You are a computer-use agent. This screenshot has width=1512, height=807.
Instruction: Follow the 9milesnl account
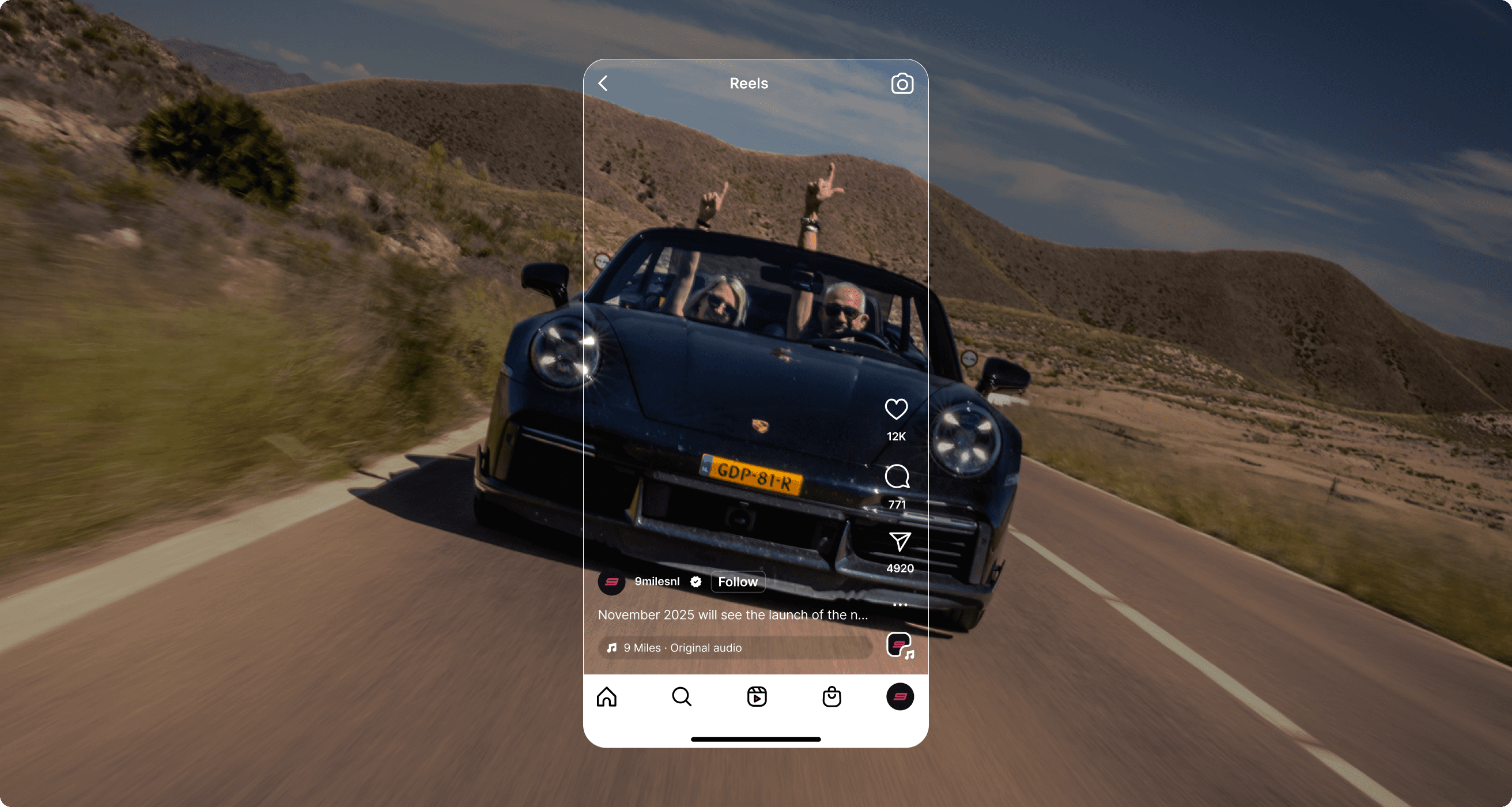tap(738, 582)
